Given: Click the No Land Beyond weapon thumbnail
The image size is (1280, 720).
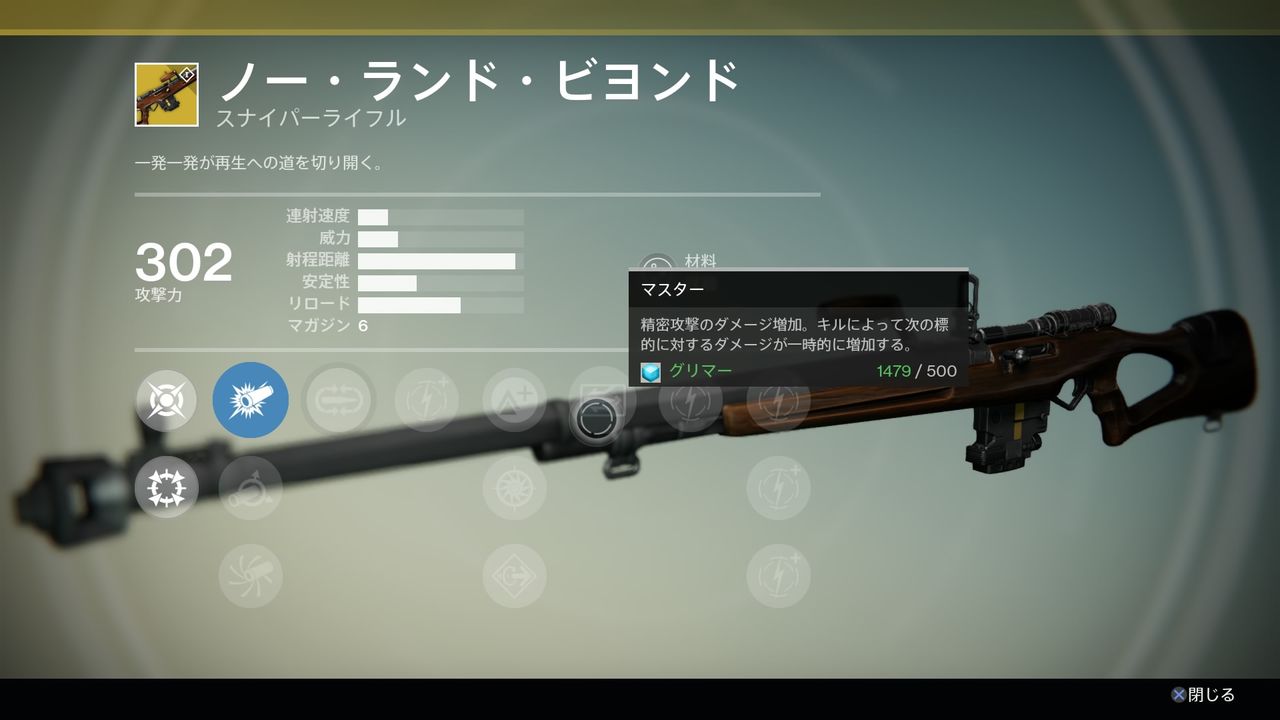Looking at the screenshot, I should tap(167, 95).
